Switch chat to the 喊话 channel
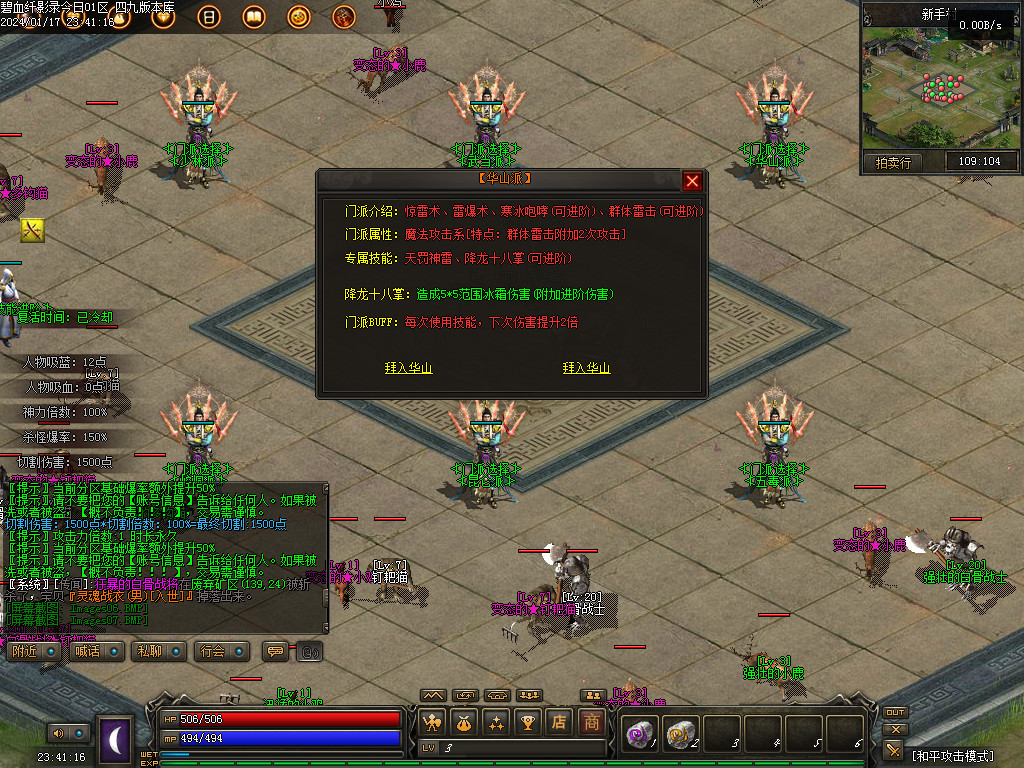Screen dimensions: 1024x768 pyautogui.click(x=98, y=651)
